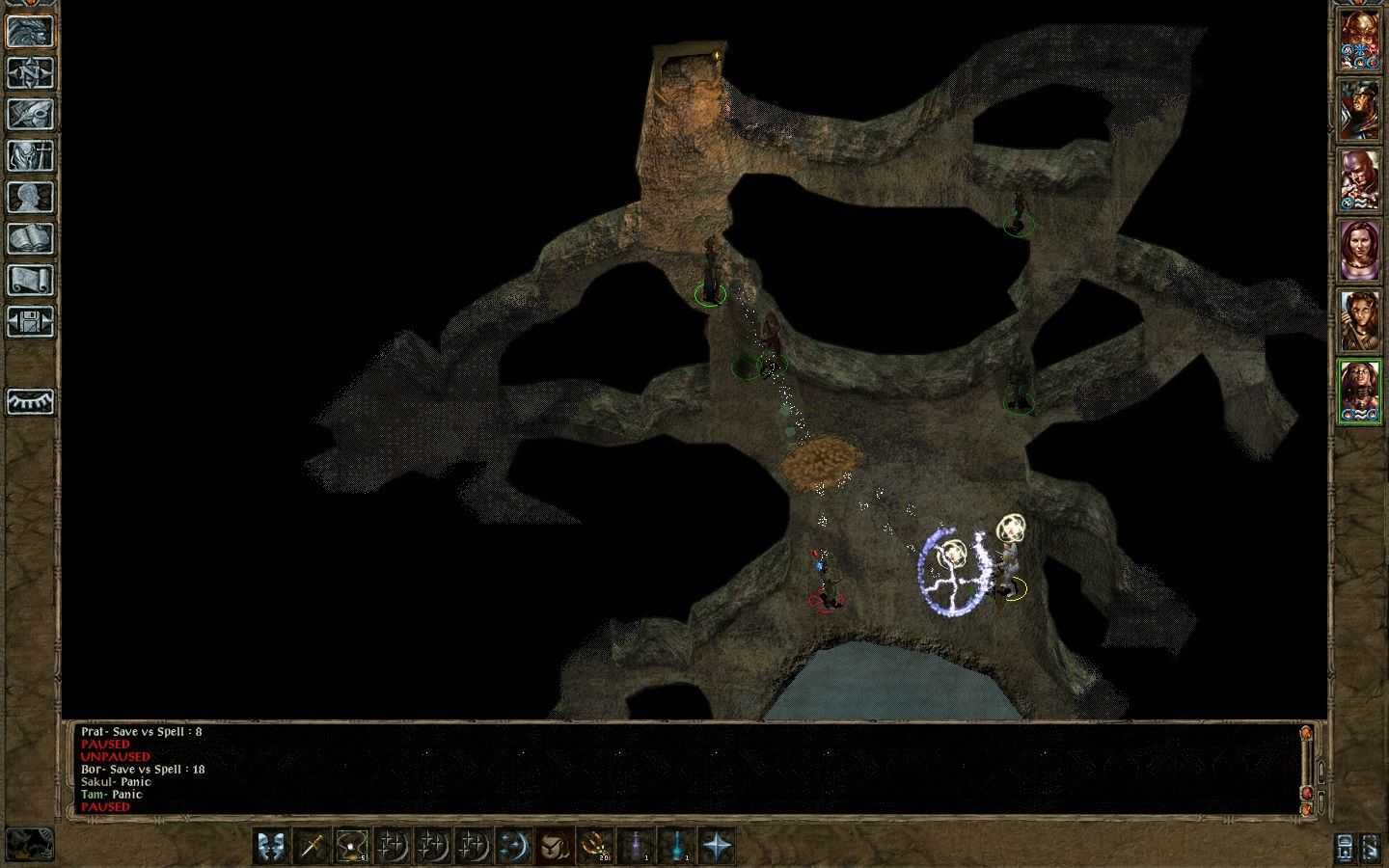
Task: Open the options floppy disk button
Action: point(30,321)
